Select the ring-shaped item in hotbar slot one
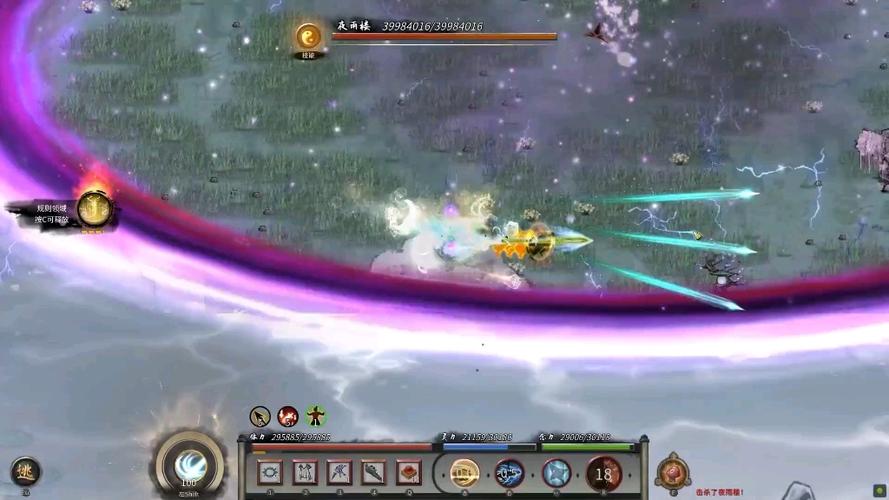This screenshot has height=500, width=889. pos(270,472)
